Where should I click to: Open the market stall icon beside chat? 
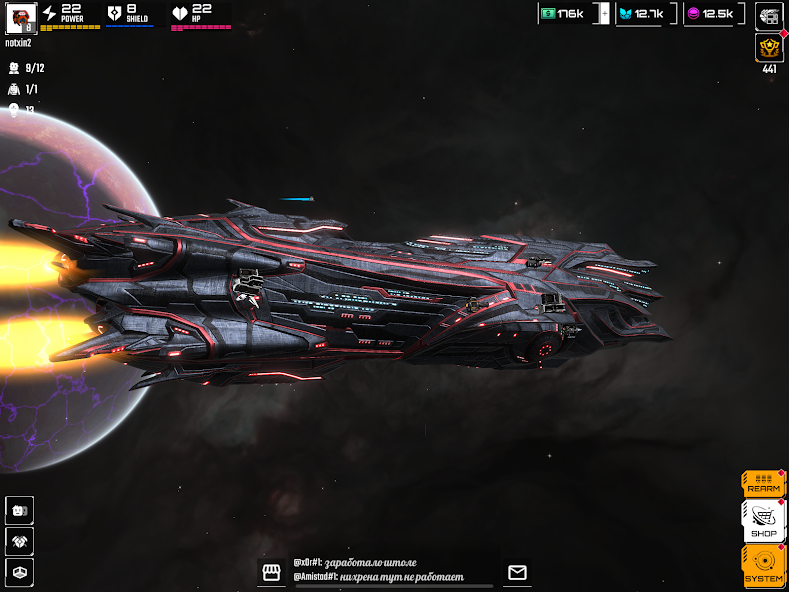(x=270, y=572)
